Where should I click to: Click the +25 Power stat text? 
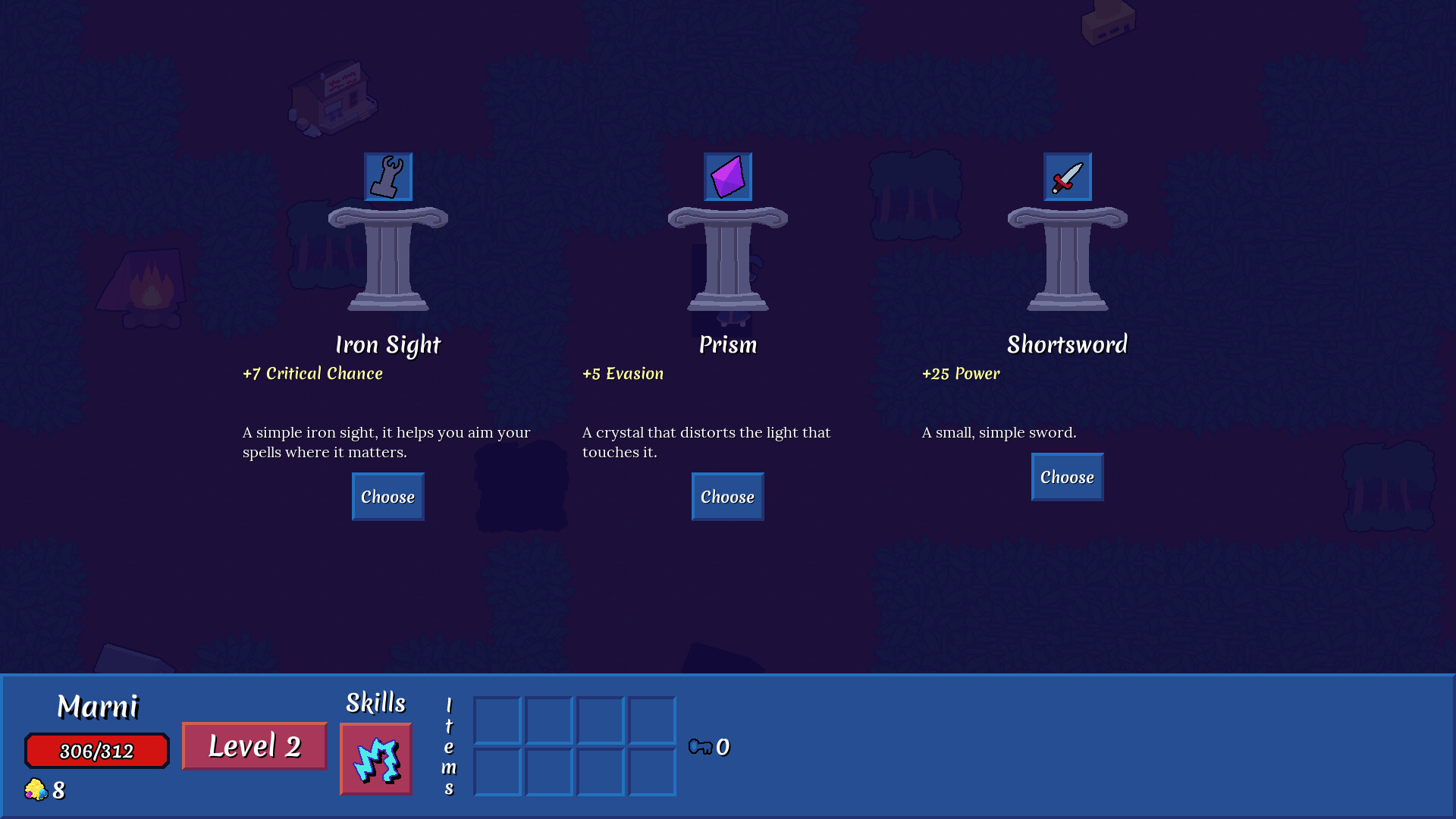(x=960, y=373)
